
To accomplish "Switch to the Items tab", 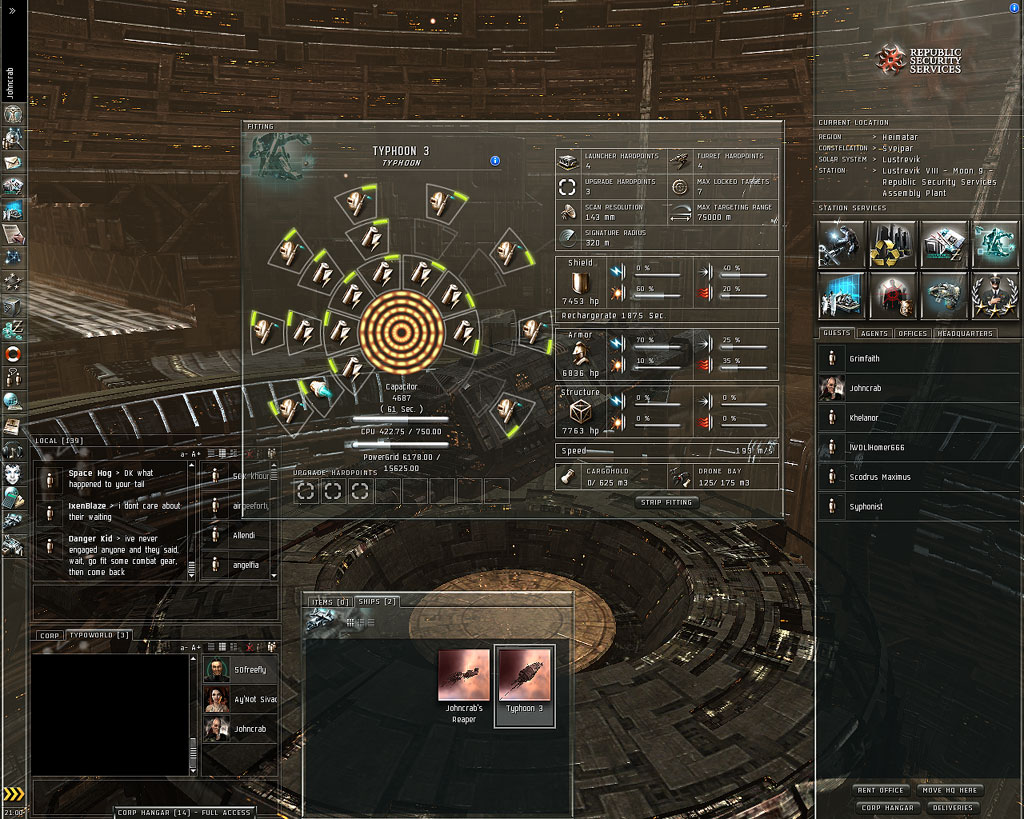I will pyautogui.click(x=329, y=601).
